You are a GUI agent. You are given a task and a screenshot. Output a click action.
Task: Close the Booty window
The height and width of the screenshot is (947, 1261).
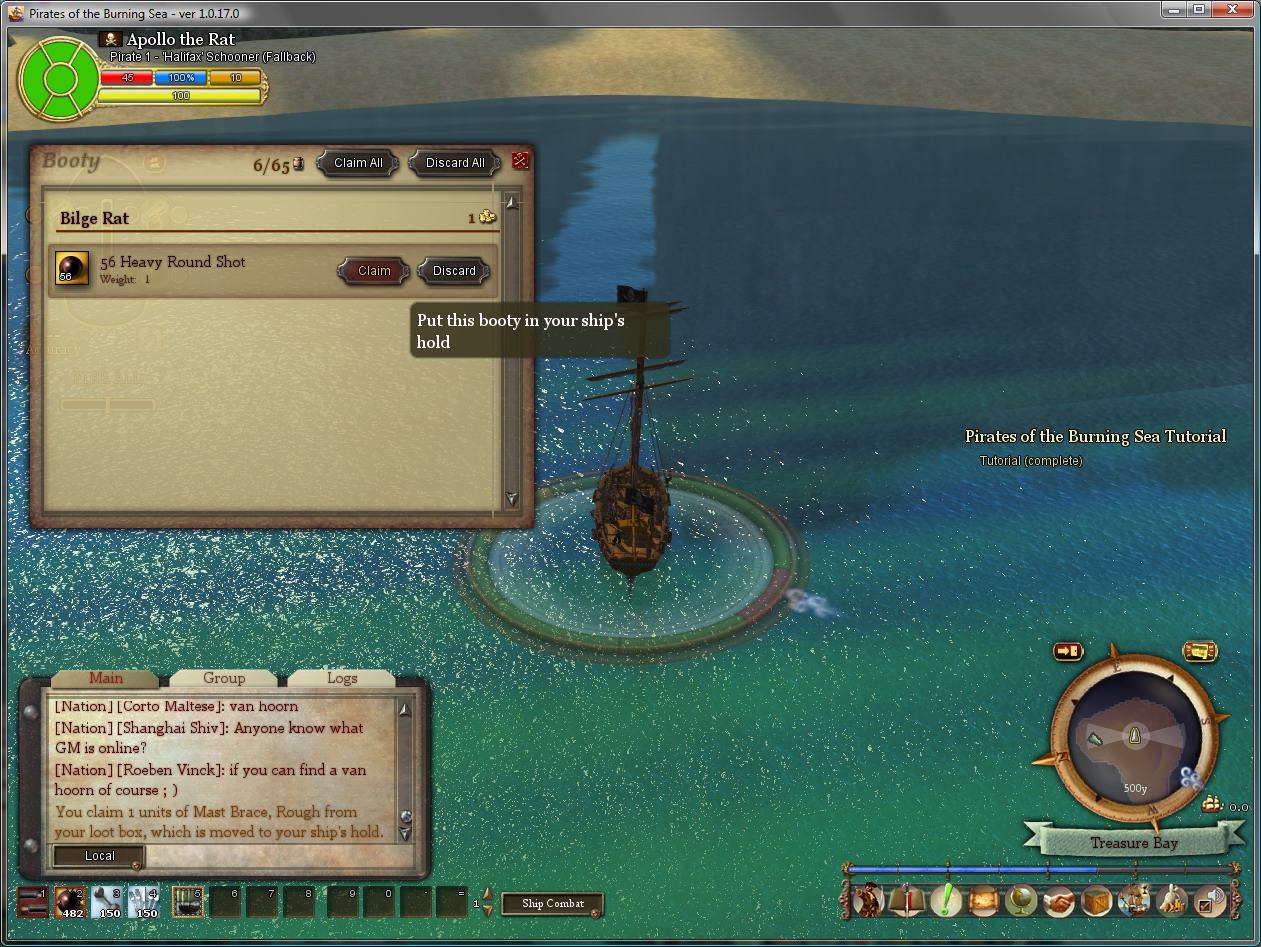[x=520, y=160]
